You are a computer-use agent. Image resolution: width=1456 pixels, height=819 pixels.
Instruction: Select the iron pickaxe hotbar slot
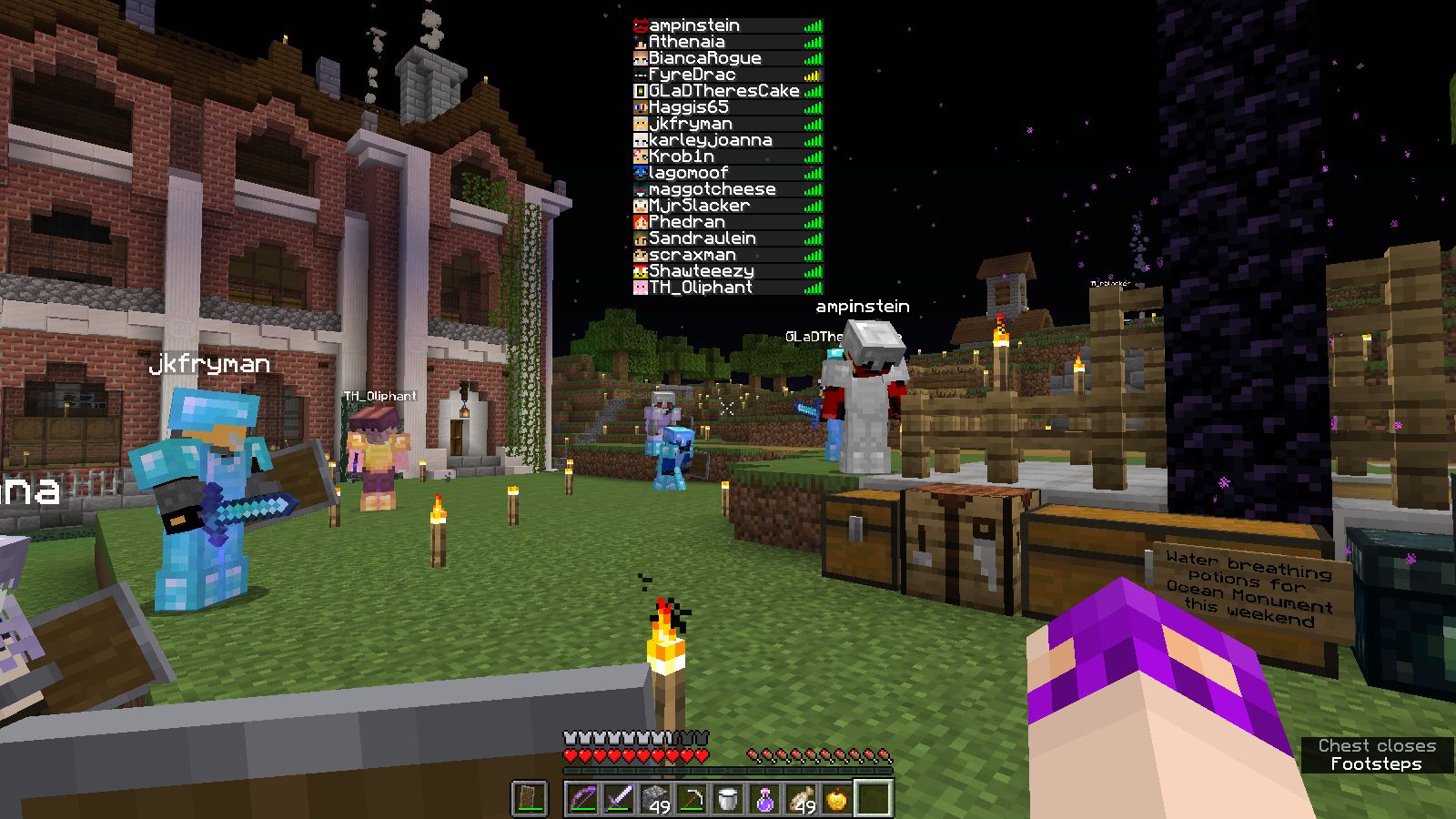[692, 799]
